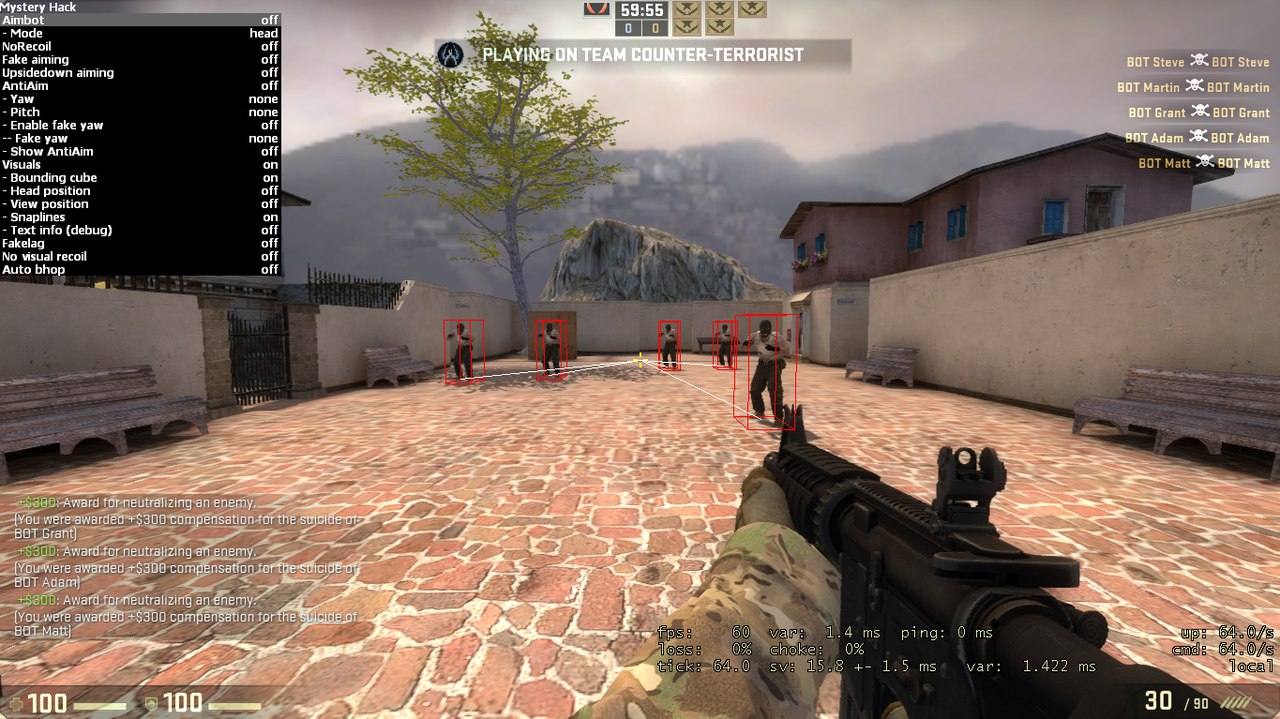Enable the Auto bhop option
This screenshot has height=719, width=1280.
pyautogui.click(x=140, y=269)
